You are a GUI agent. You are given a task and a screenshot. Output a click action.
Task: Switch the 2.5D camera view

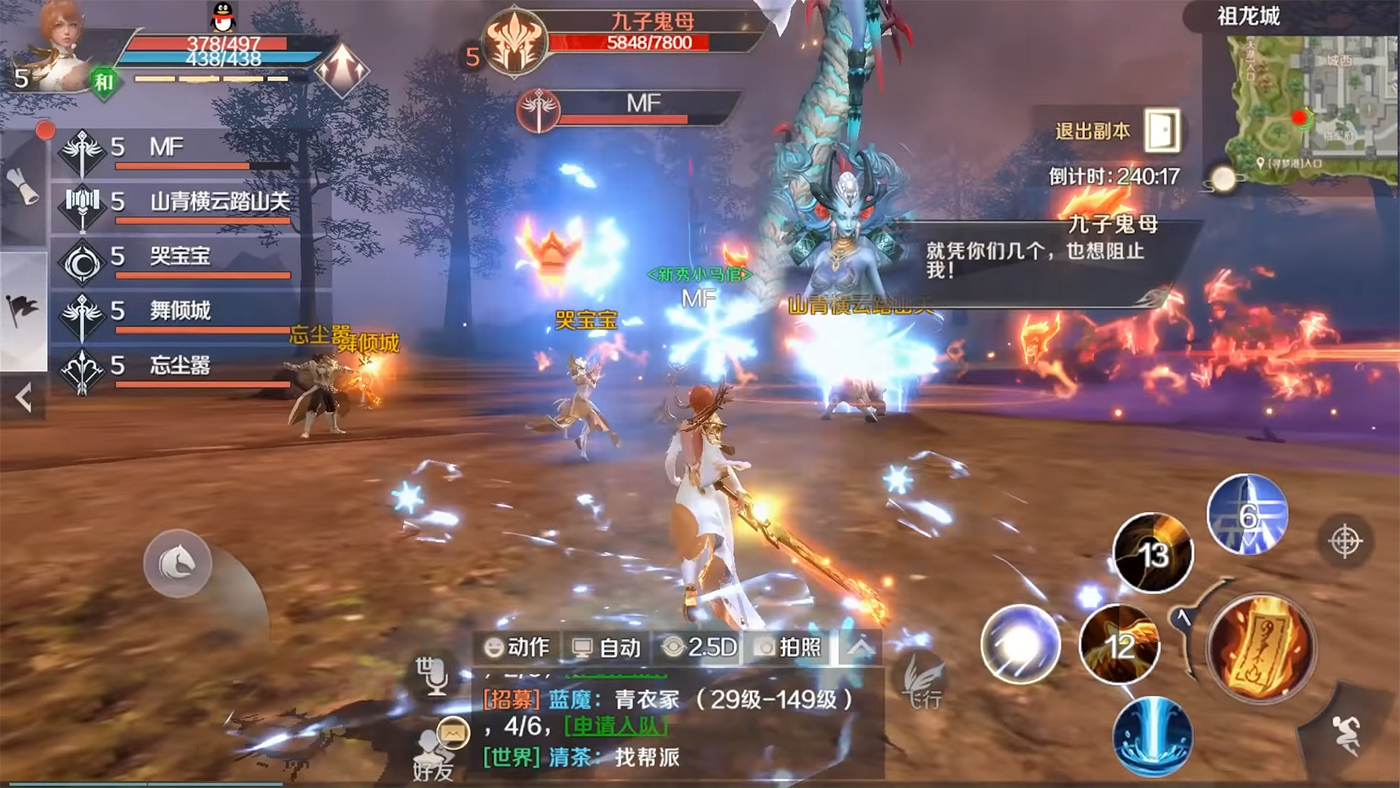coord(699,648)
